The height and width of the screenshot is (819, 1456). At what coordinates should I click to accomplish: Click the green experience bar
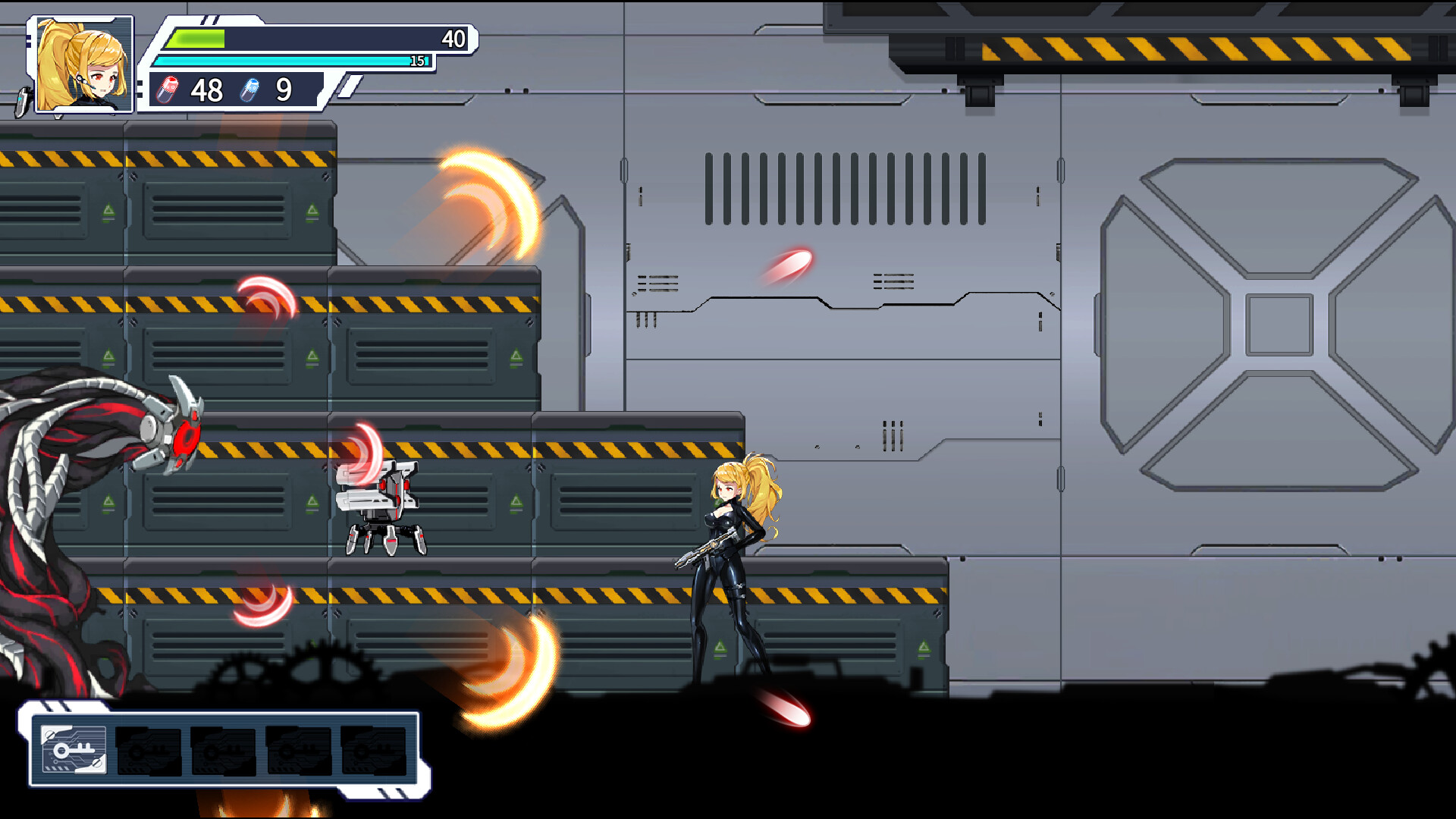[197, 36]
